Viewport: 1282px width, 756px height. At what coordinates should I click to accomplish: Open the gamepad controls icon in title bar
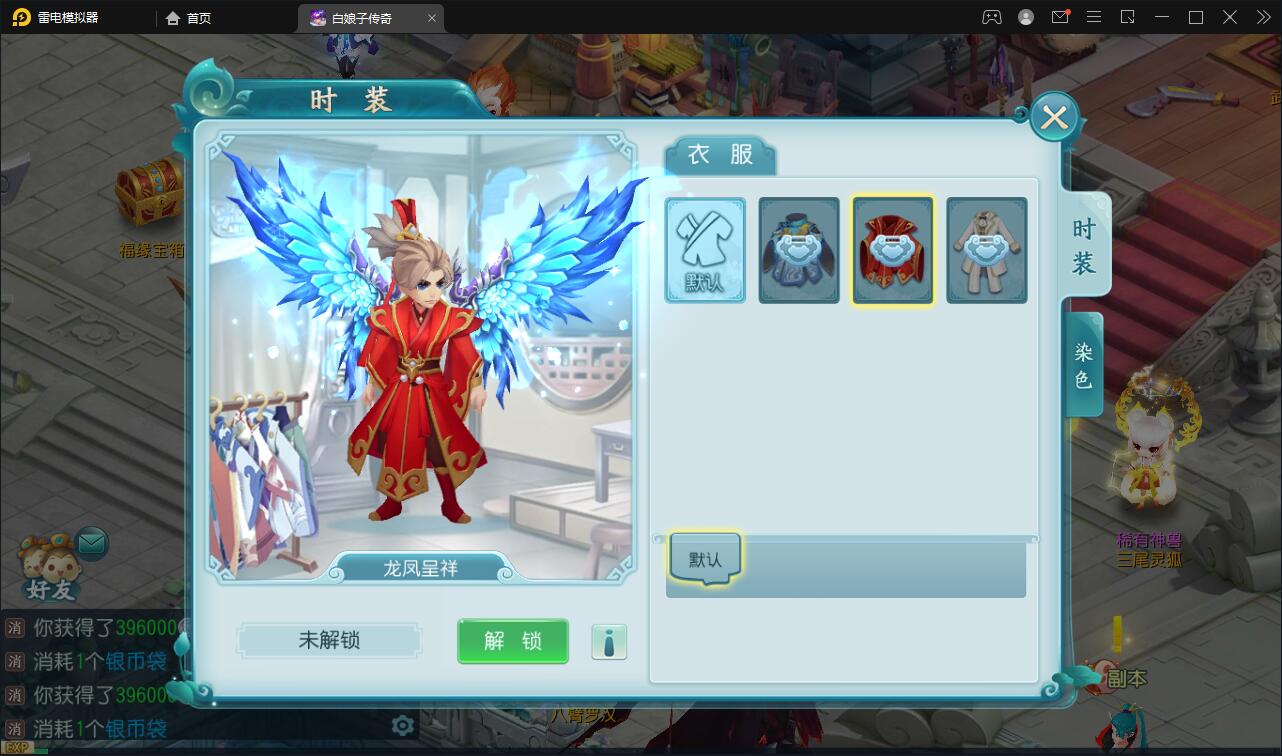(x=991, y=17)
